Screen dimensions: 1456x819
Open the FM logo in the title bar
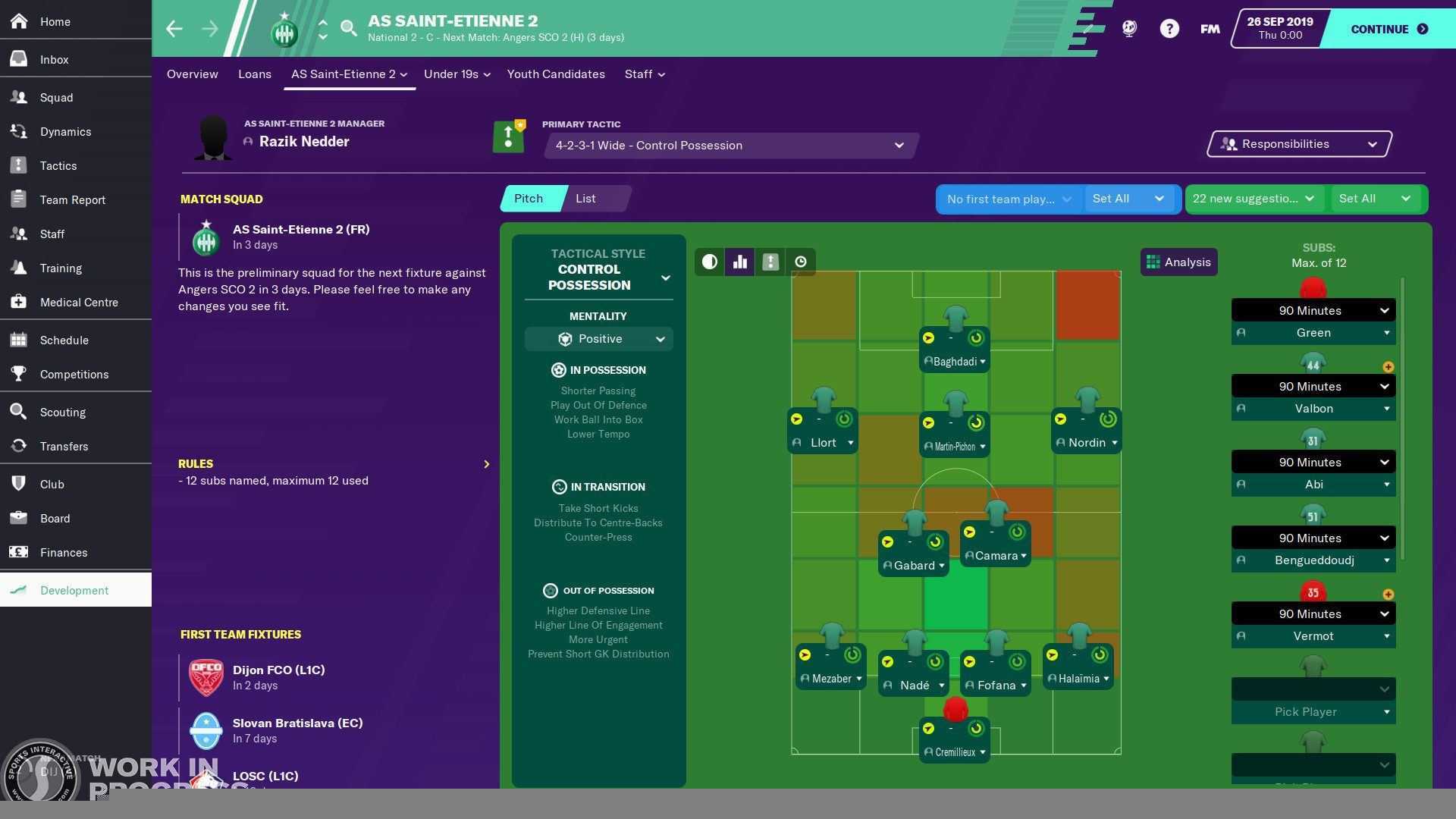[x=1209, y=29]
